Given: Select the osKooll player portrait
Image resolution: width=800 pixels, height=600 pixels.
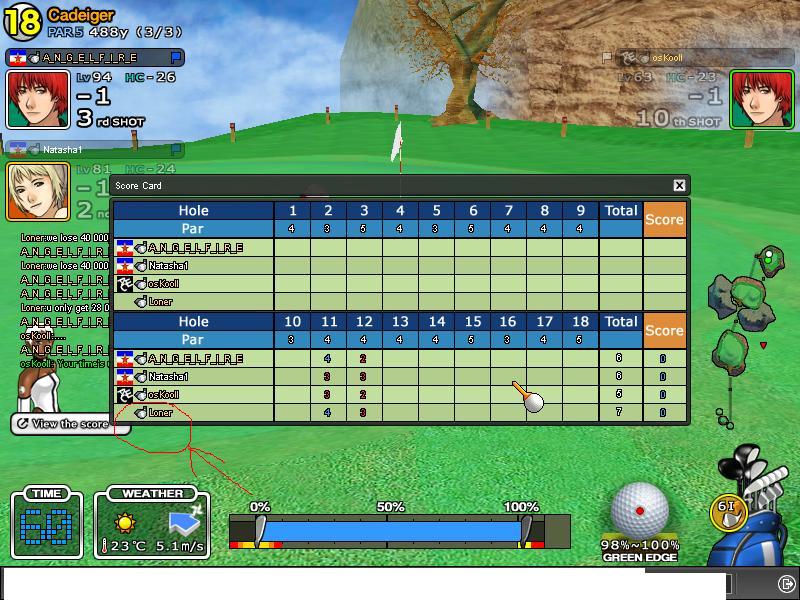Looking at the screenshot, I should (x=761, y=100).
